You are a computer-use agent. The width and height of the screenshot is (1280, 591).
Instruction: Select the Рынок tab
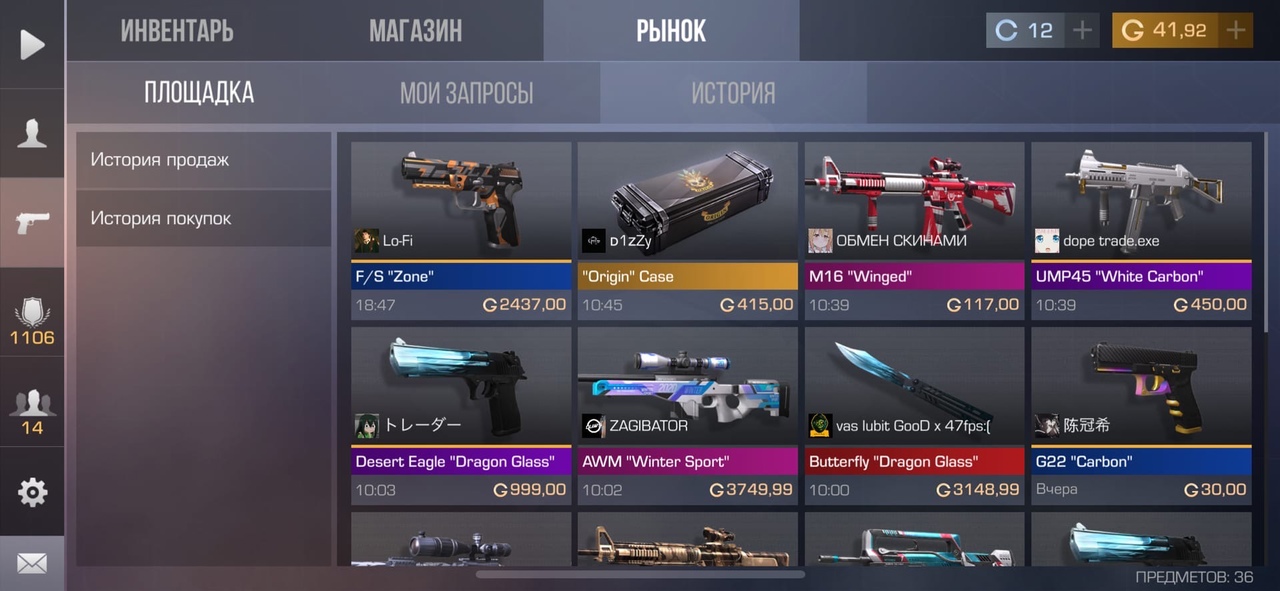[x=671, y=31]
